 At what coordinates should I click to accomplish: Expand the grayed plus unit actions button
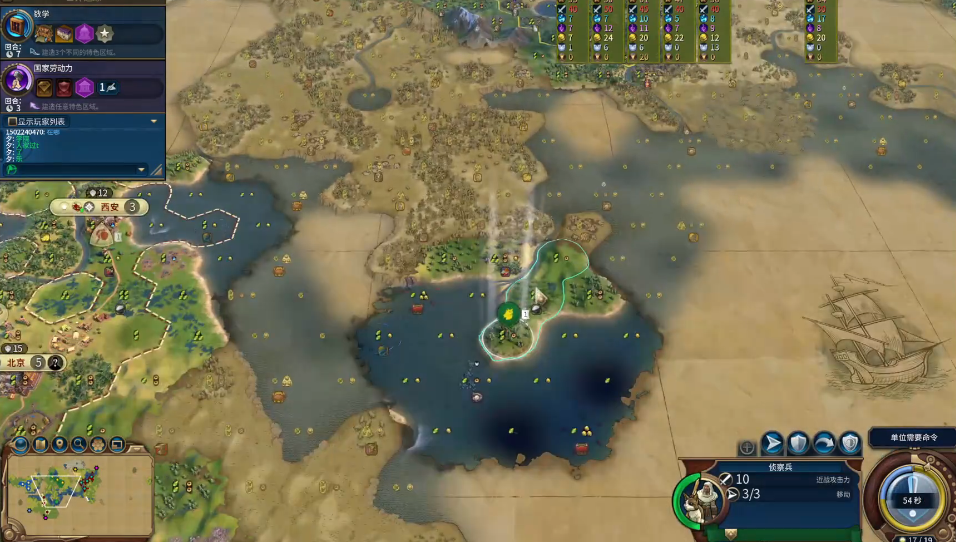coord(747,447)
